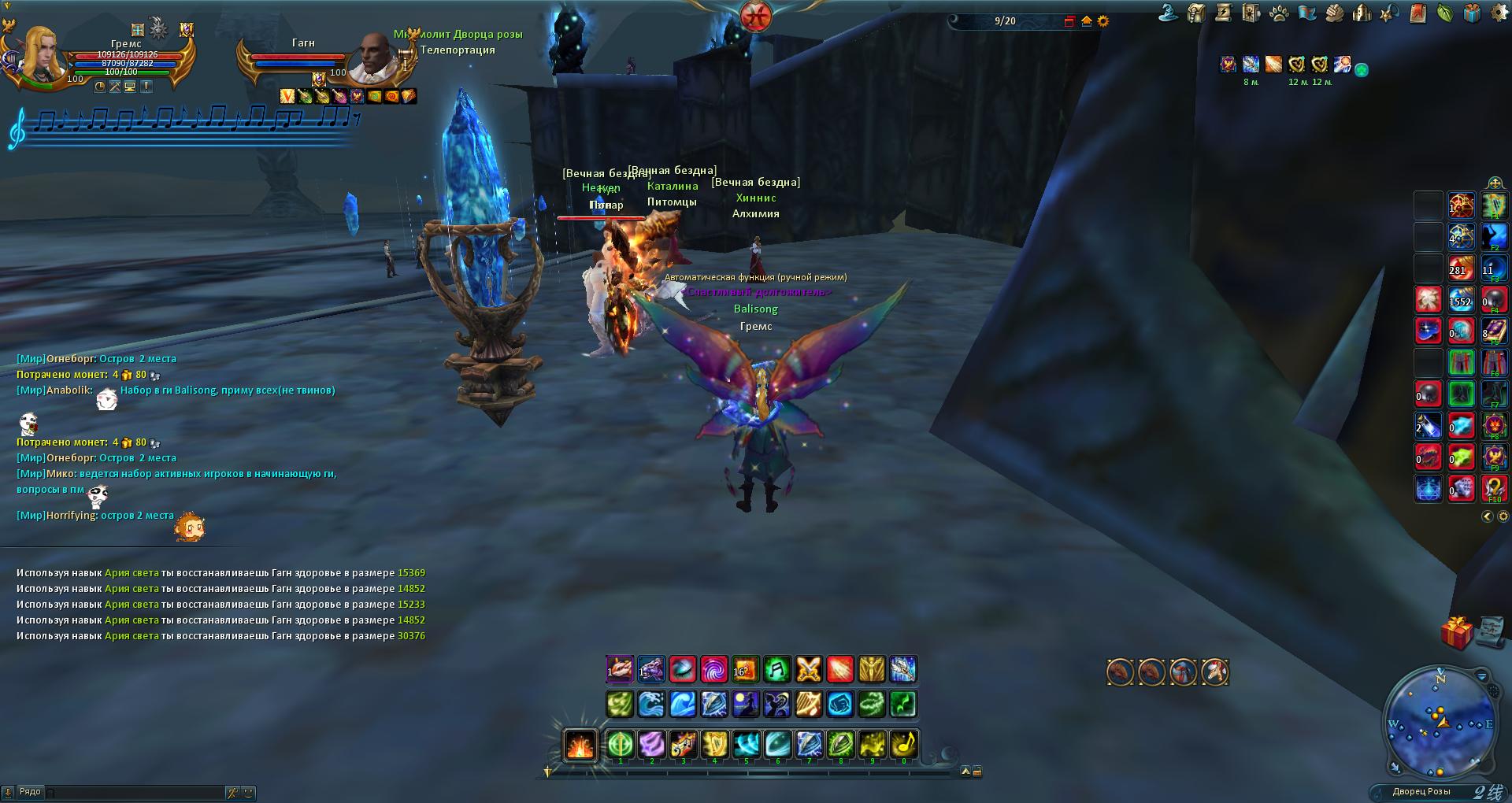This screenshot has height=803, width=1512.
Task: Open the lightning scroll skills menu
Action: pyautogui.click(x=1223, y=13)
